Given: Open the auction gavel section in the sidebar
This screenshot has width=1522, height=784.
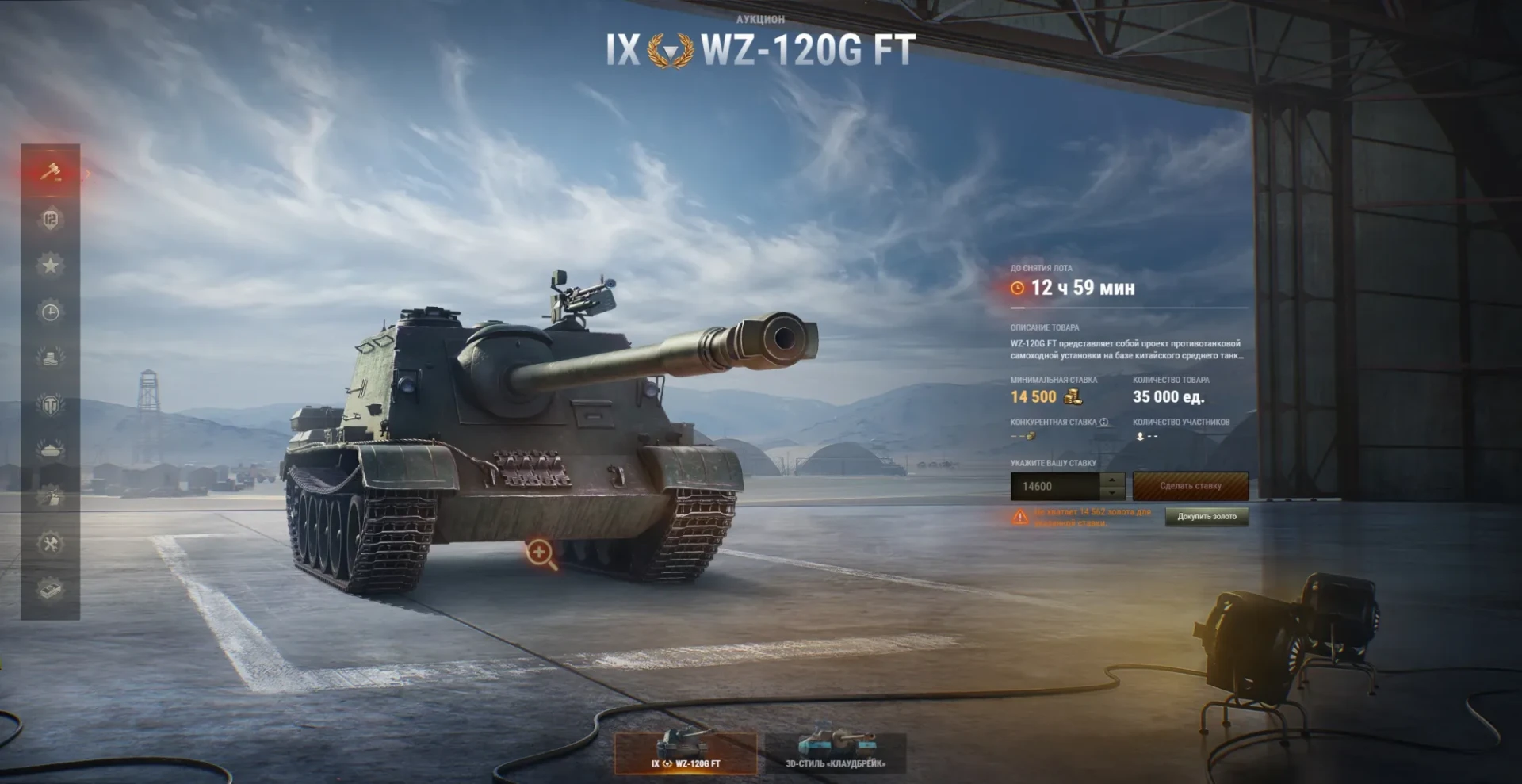Looking at the screenshot, I should [x=50, y=172].
